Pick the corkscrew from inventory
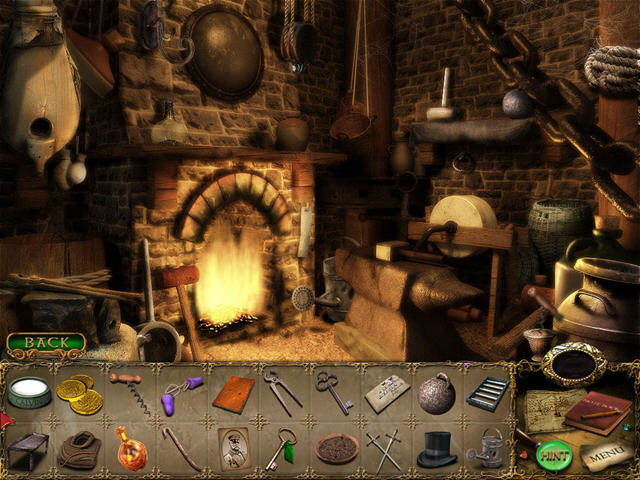This screenshot has width=640, height=480. tap(129, 394)
